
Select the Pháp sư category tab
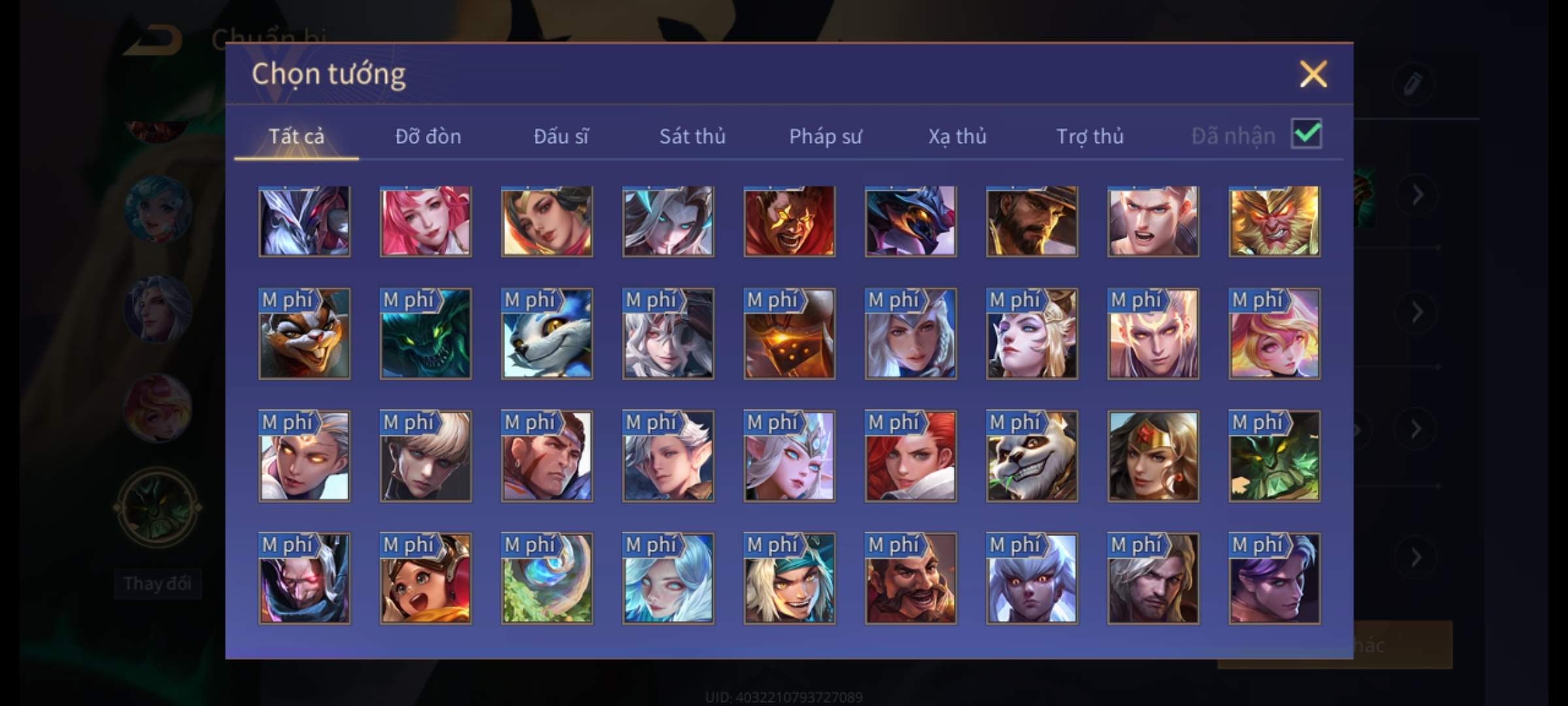(825, 136)
